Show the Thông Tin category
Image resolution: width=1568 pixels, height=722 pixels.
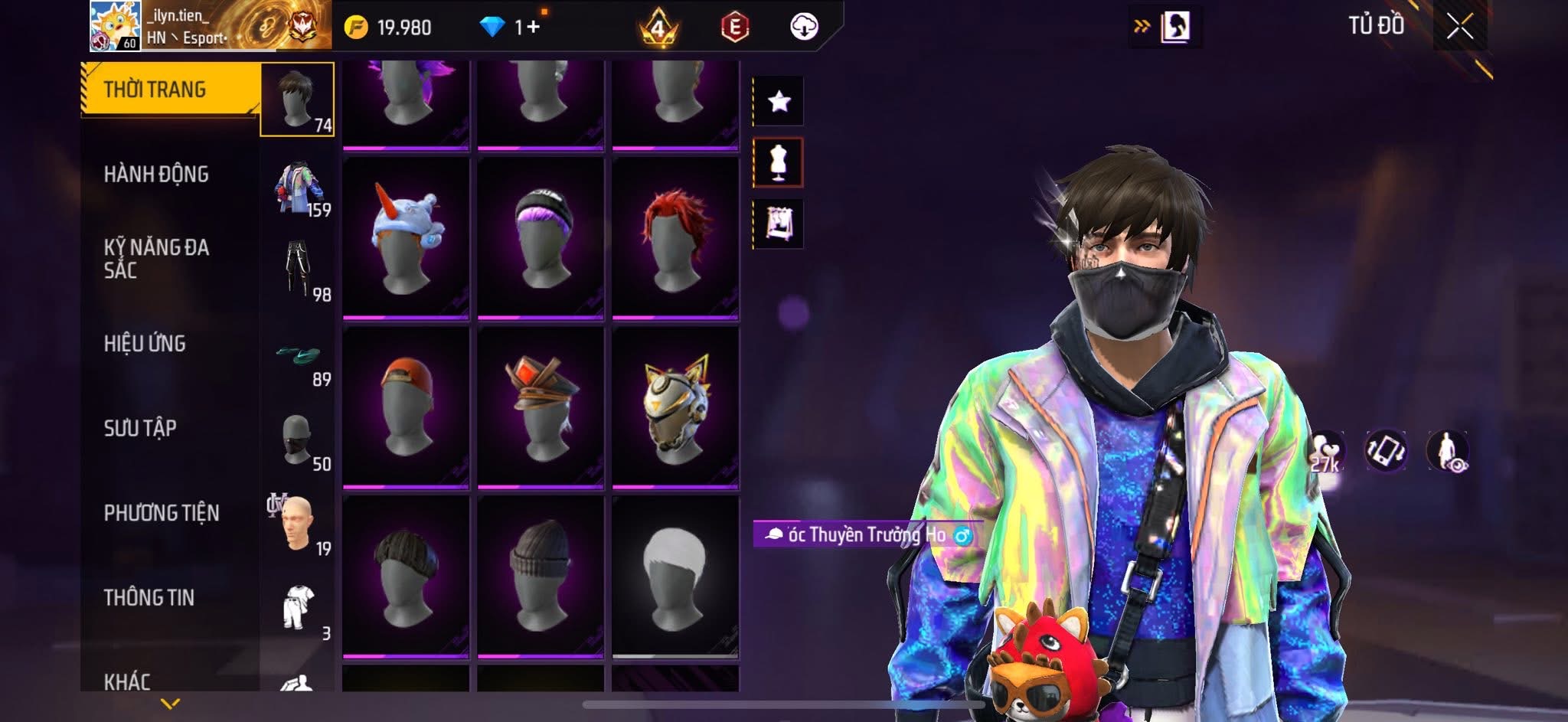(149, 597)
